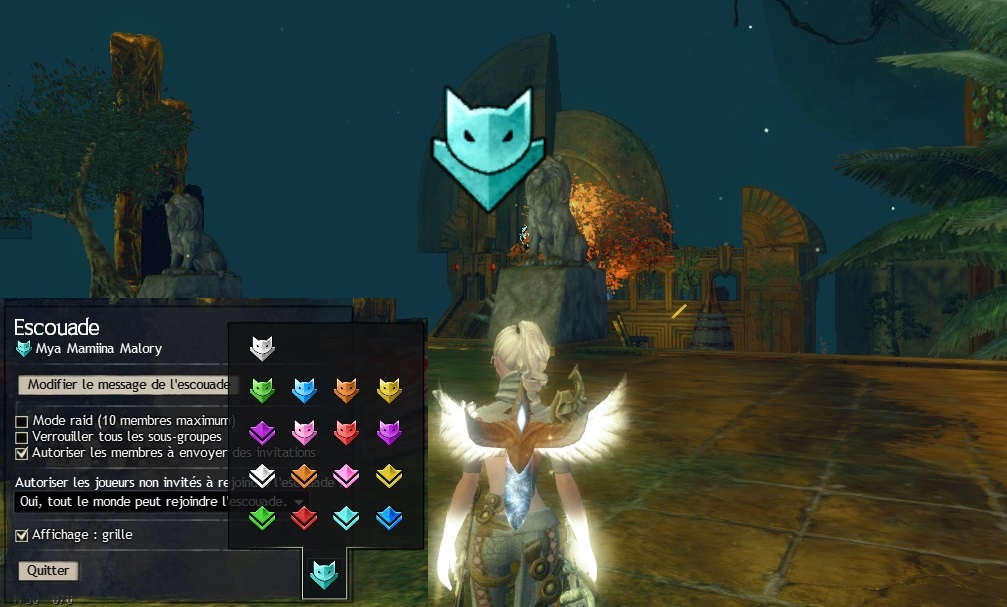
Task: Untick 'Autoriser les membres à envoyer des invitations'
Action: 22,453
